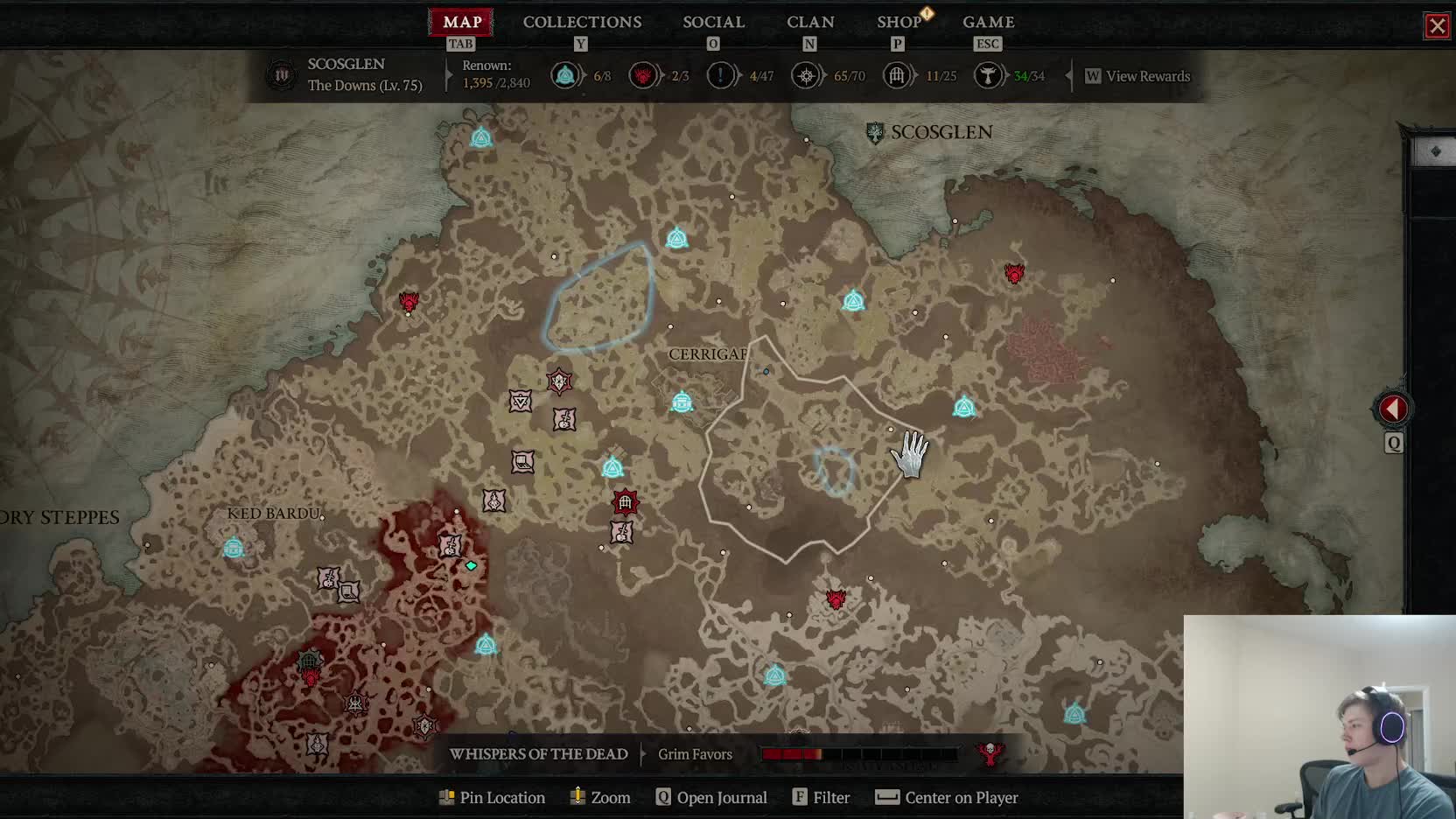This screenshot has height=819, width=1456.
Task: Switch to the Clan tab
Action: [x=810, y=22]
